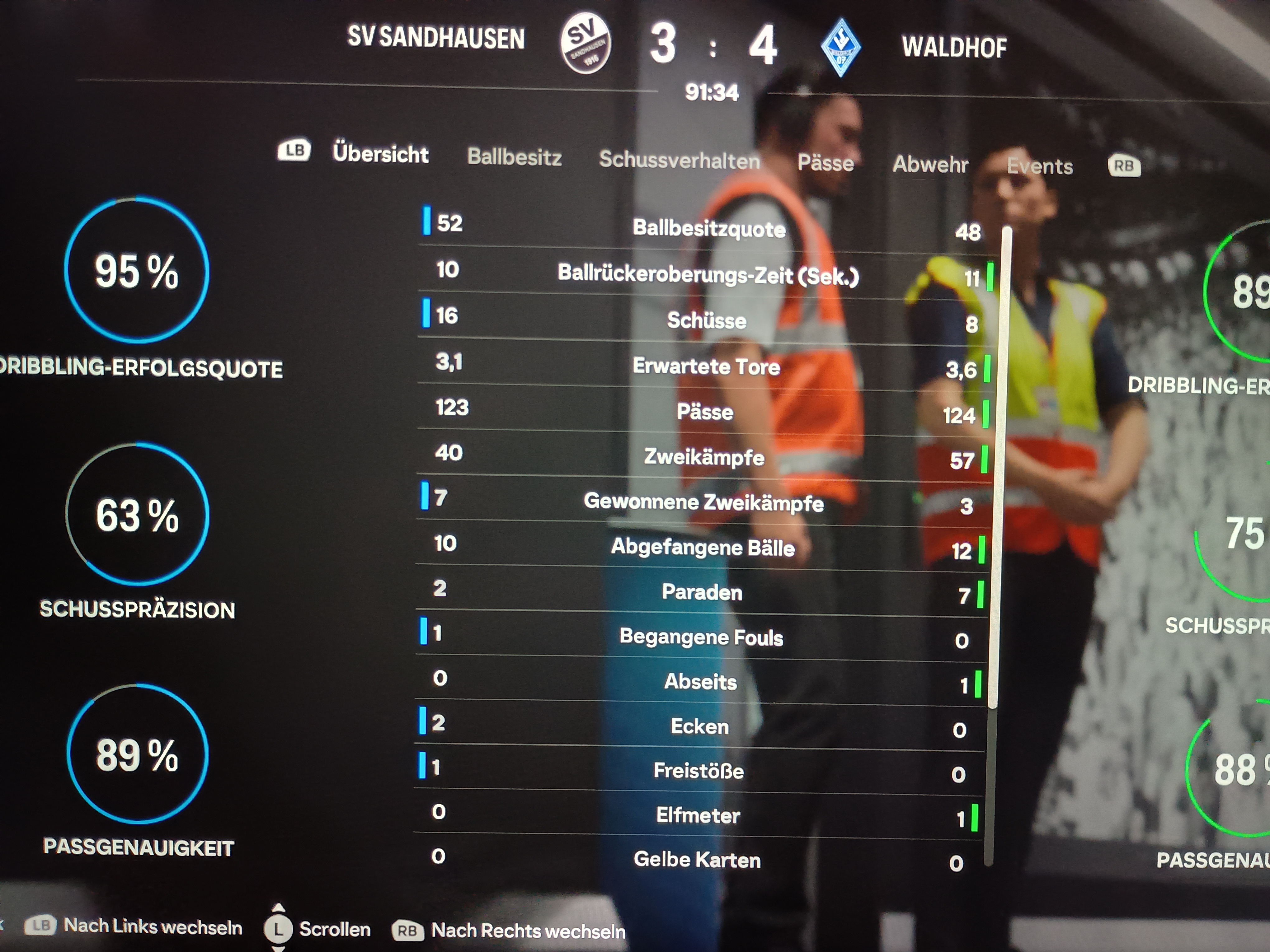Open the Ballbesitz tab
The image size is (1270, 952).
point(515,157)
